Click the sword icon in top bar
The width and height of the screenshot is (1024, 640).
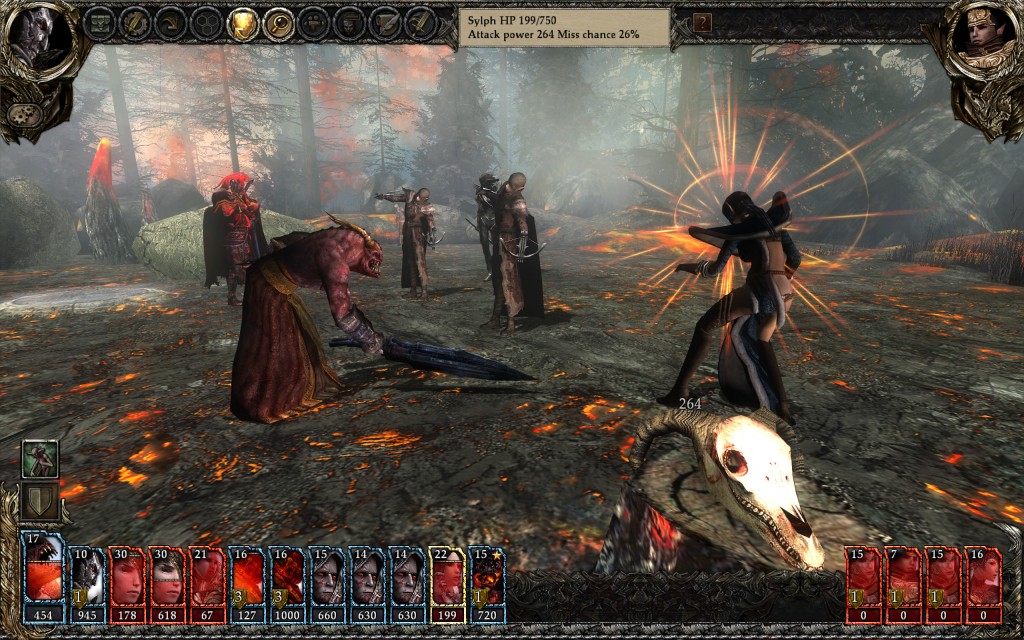click(421, 22)
